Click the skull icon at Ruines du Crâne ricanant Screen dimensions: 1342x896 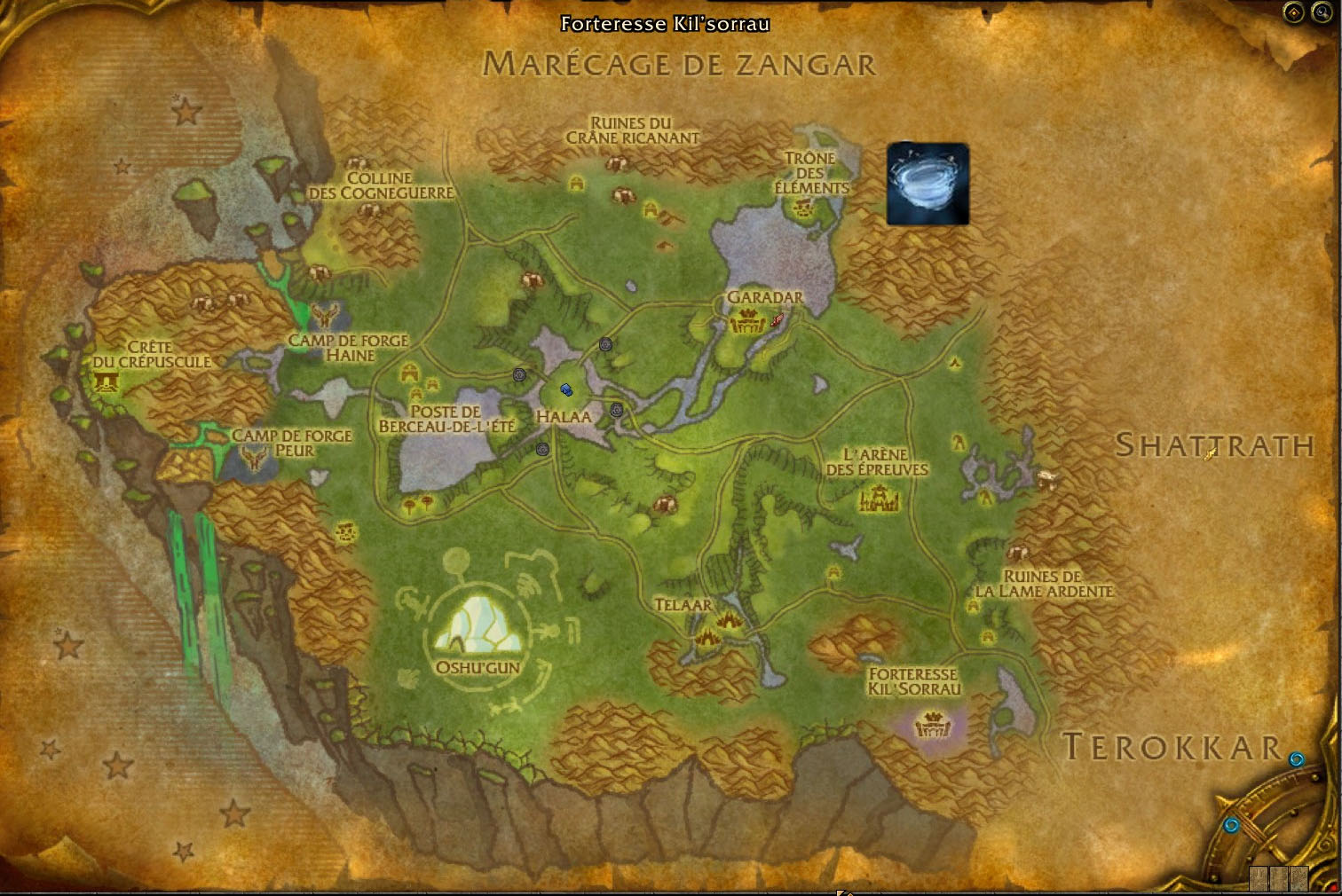pos(620,161)
